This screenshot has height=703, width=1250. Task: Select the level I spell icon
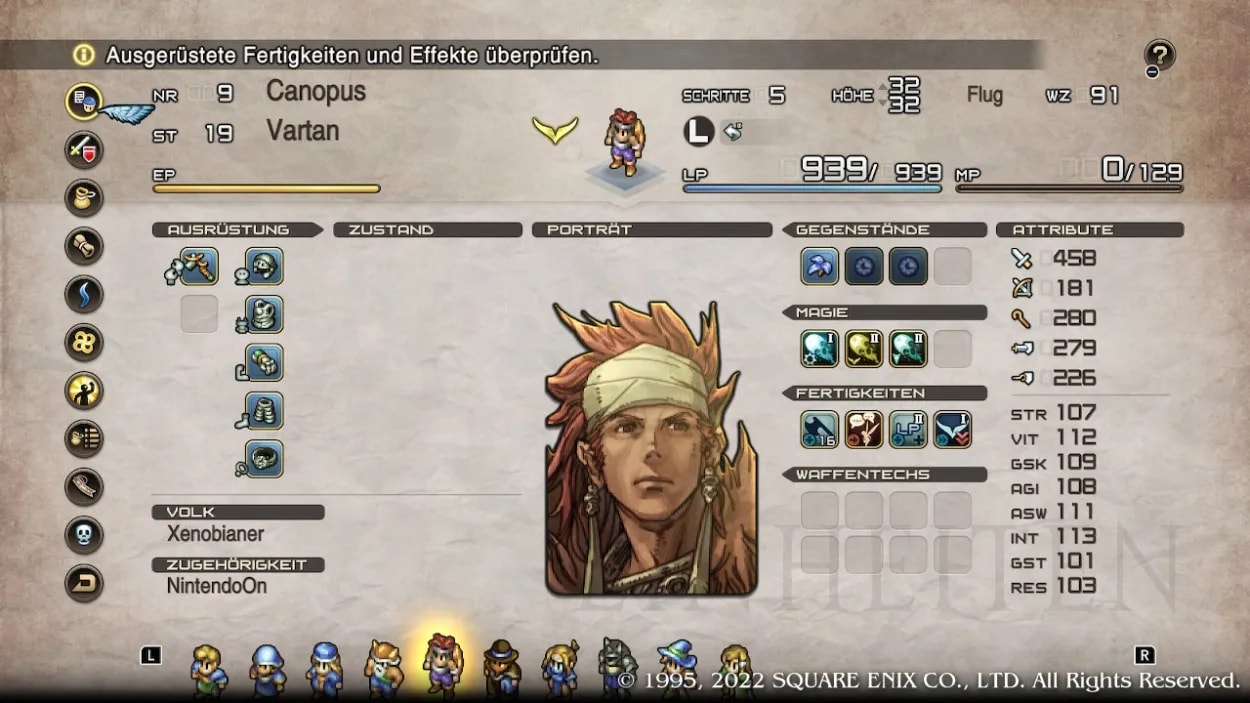tap(820, 349)
